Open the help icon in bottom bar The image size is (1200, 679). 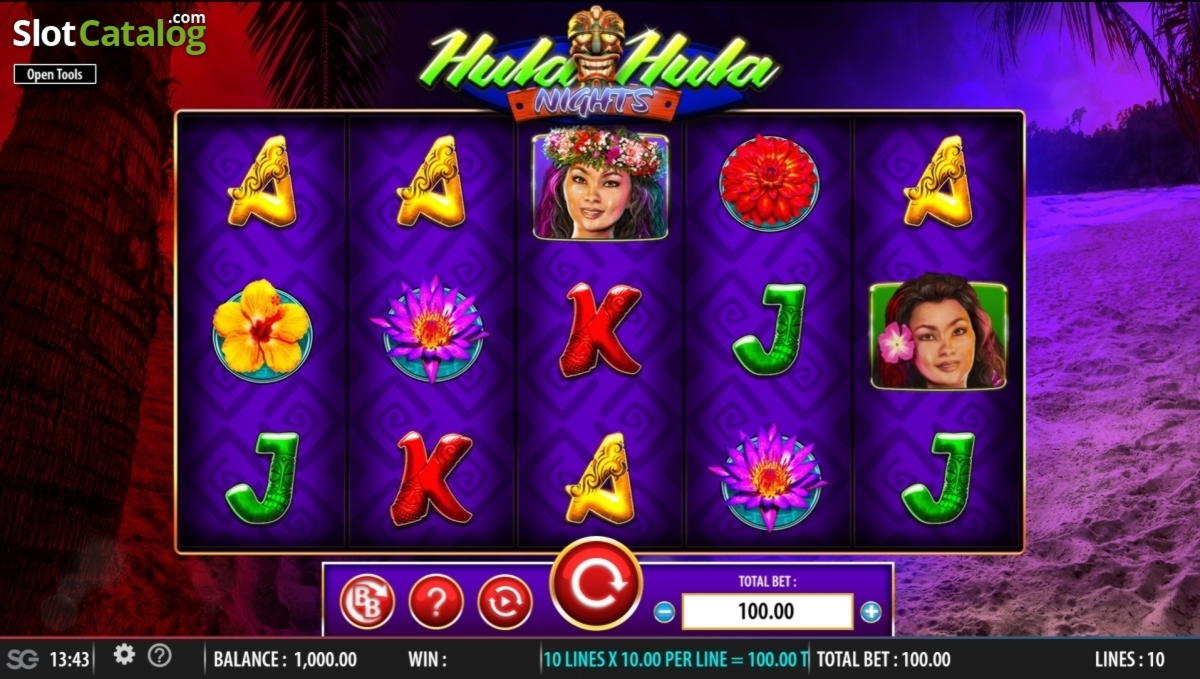click(x=159, y=656)
